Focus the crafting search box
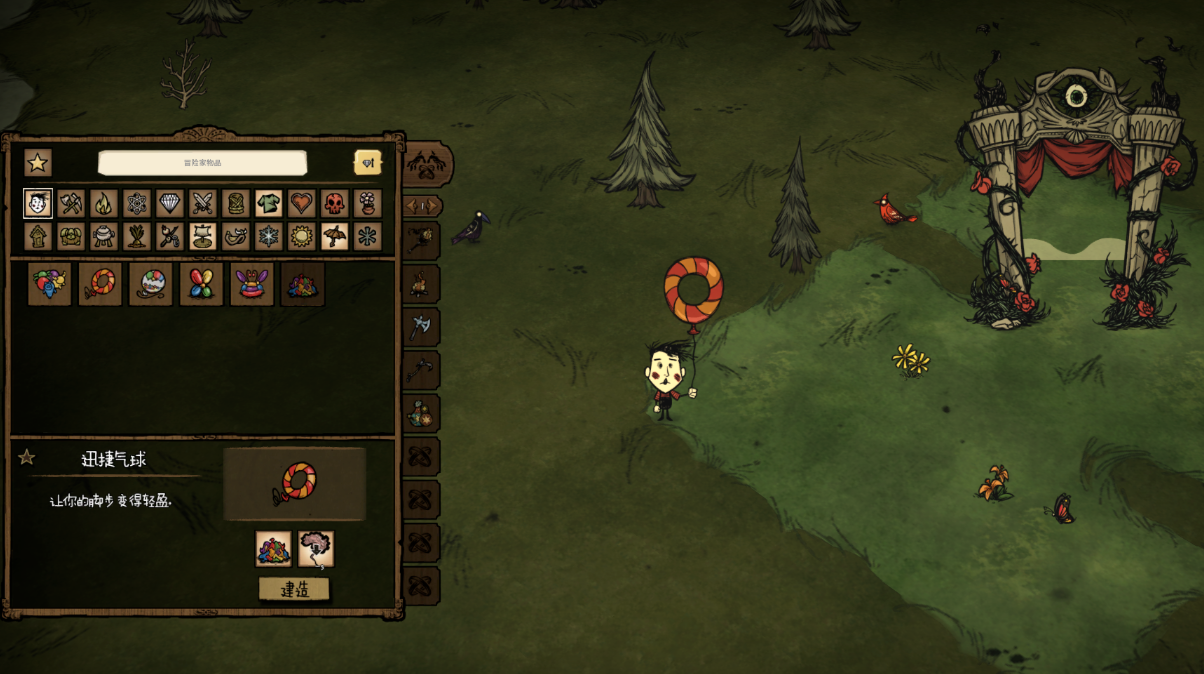 [202, 163]
